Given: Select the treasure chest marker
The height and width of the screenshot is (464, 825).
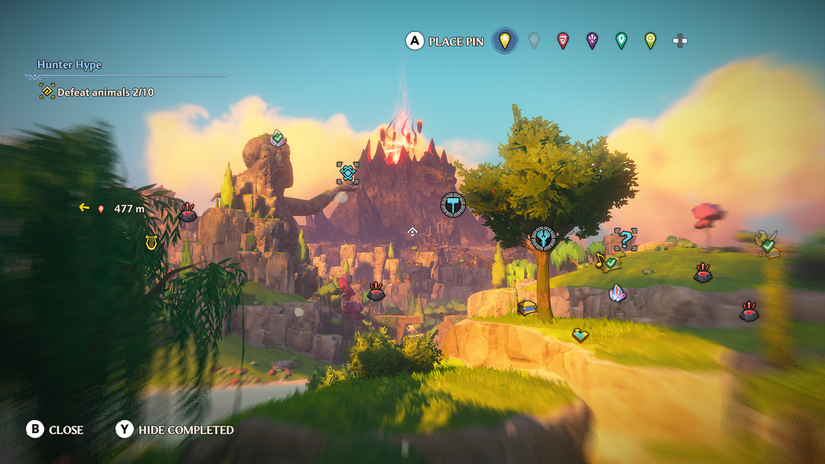Looking at the screenshot, I should click(527, 307).
